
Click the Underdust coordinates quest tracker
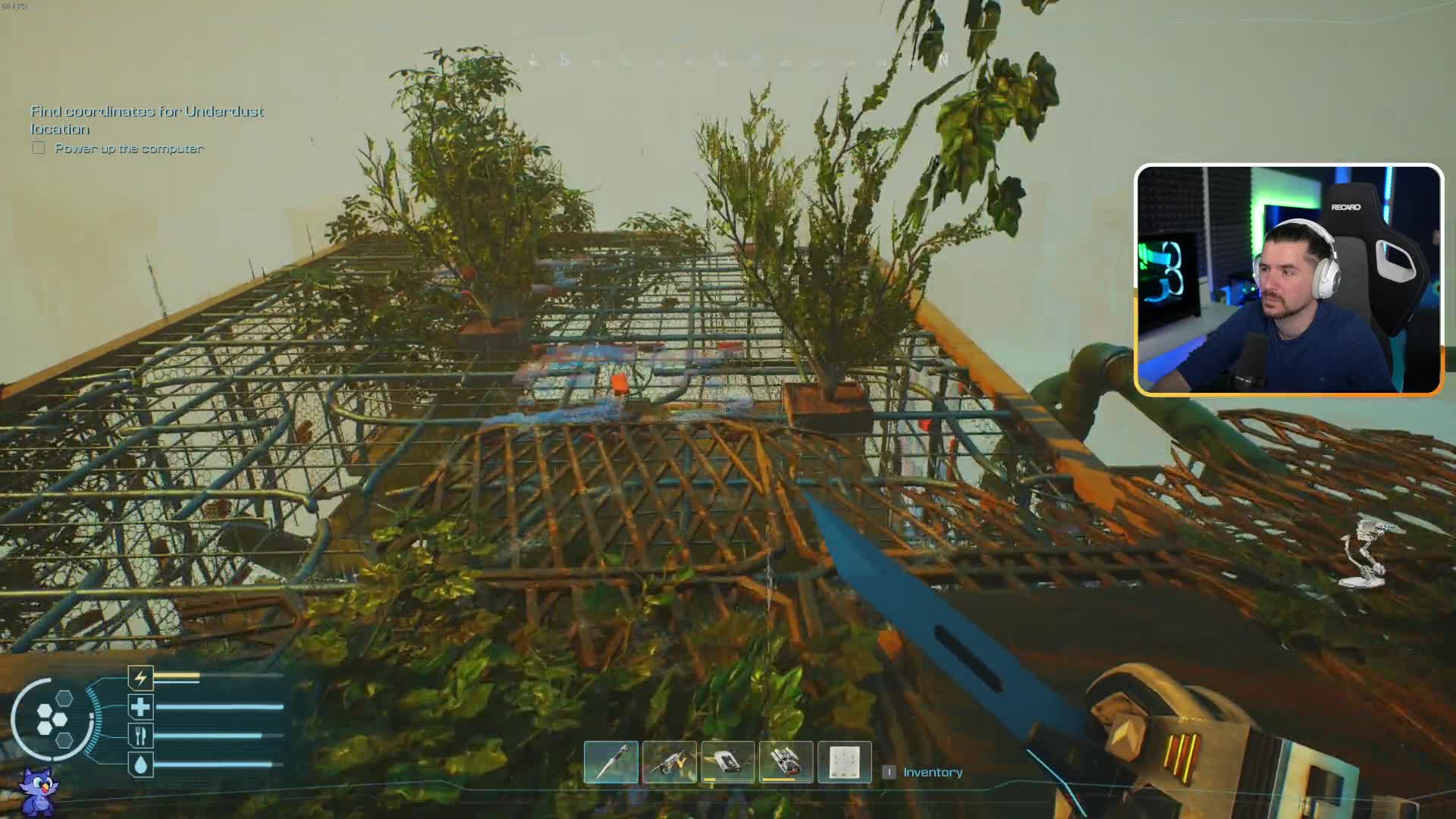pyautogui.click(x=146, y=120)
